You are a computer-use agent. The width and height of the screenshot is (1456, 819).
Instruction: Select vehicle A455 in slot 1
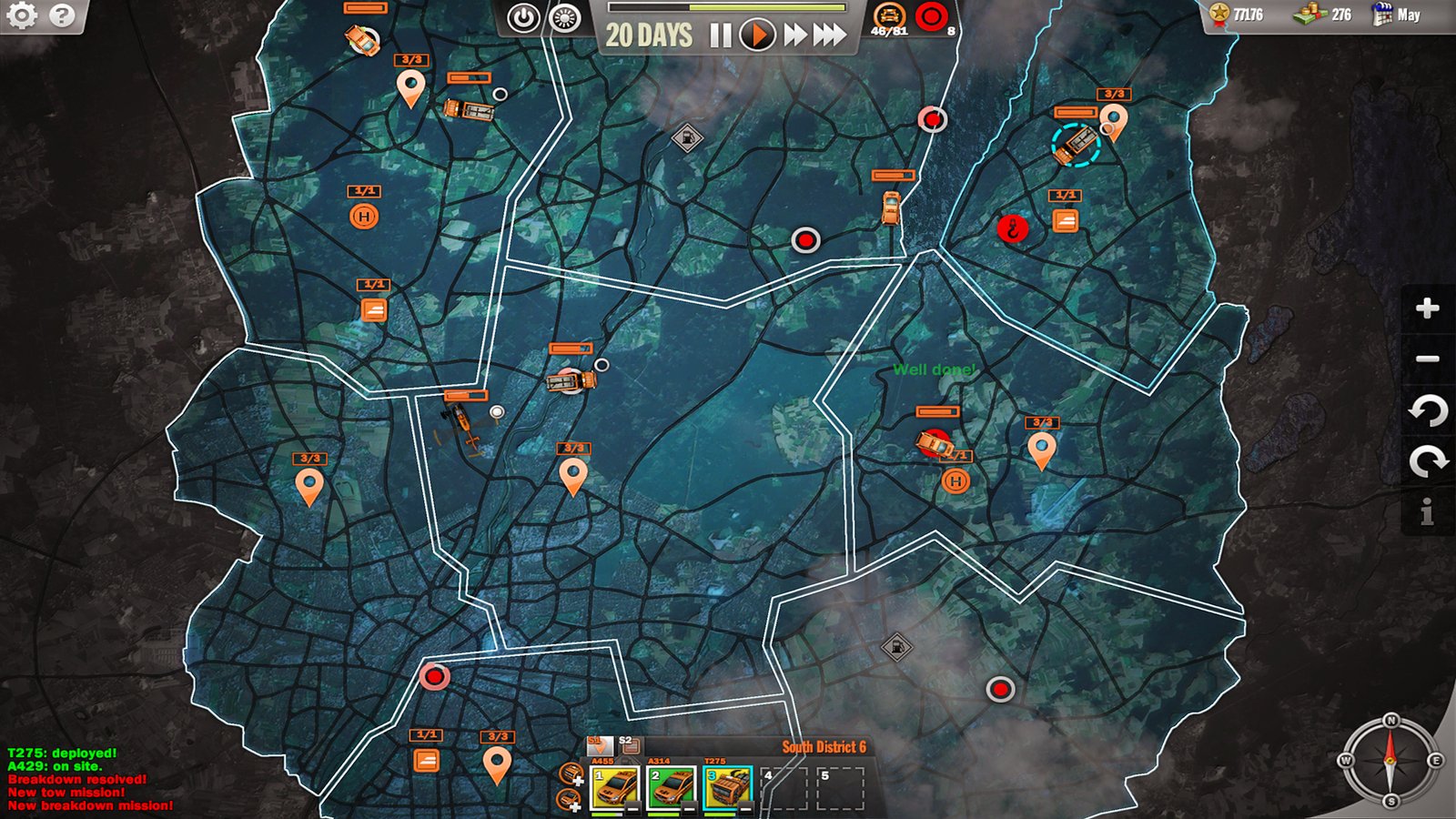tap(615, 788)
